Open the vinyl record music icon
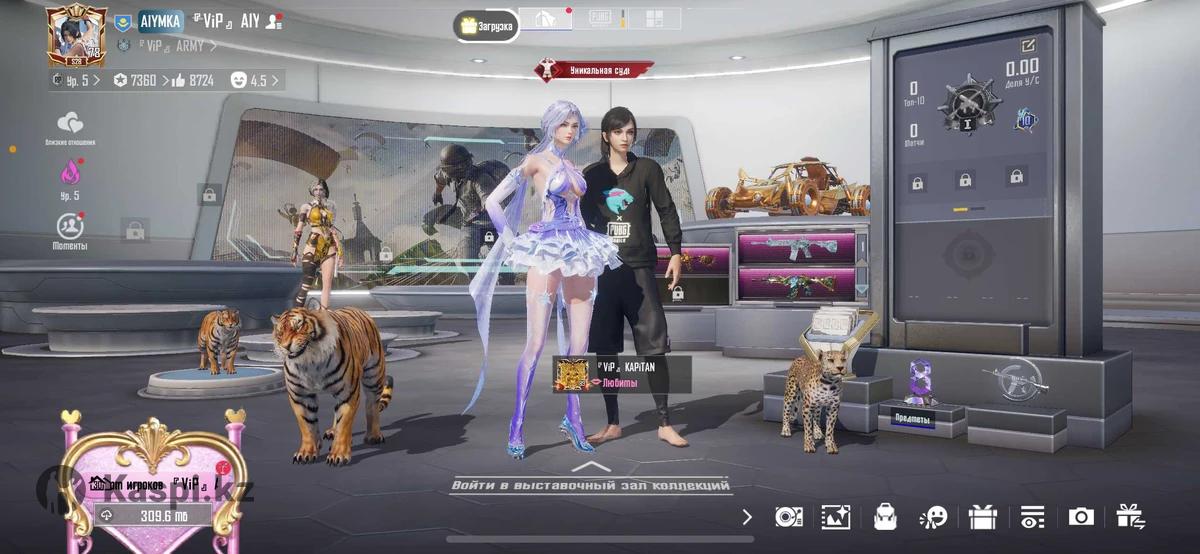 [x=788, y=517]
